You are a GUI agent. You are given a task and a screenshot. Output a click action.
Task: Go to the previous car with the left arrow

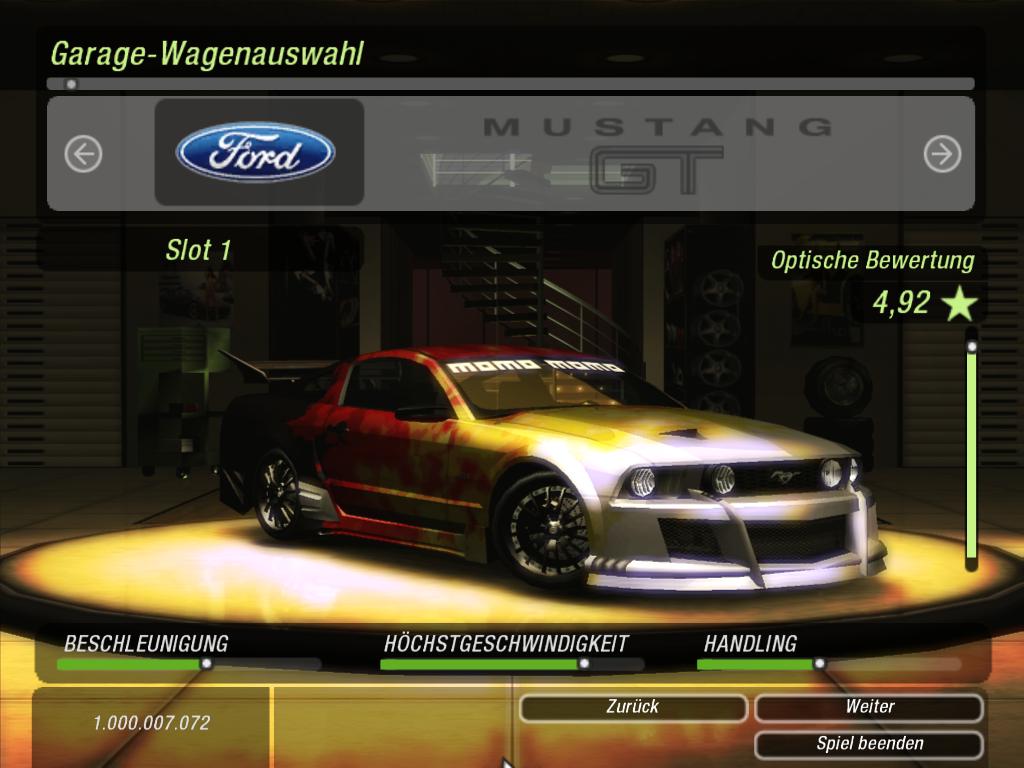coord(84,154)
